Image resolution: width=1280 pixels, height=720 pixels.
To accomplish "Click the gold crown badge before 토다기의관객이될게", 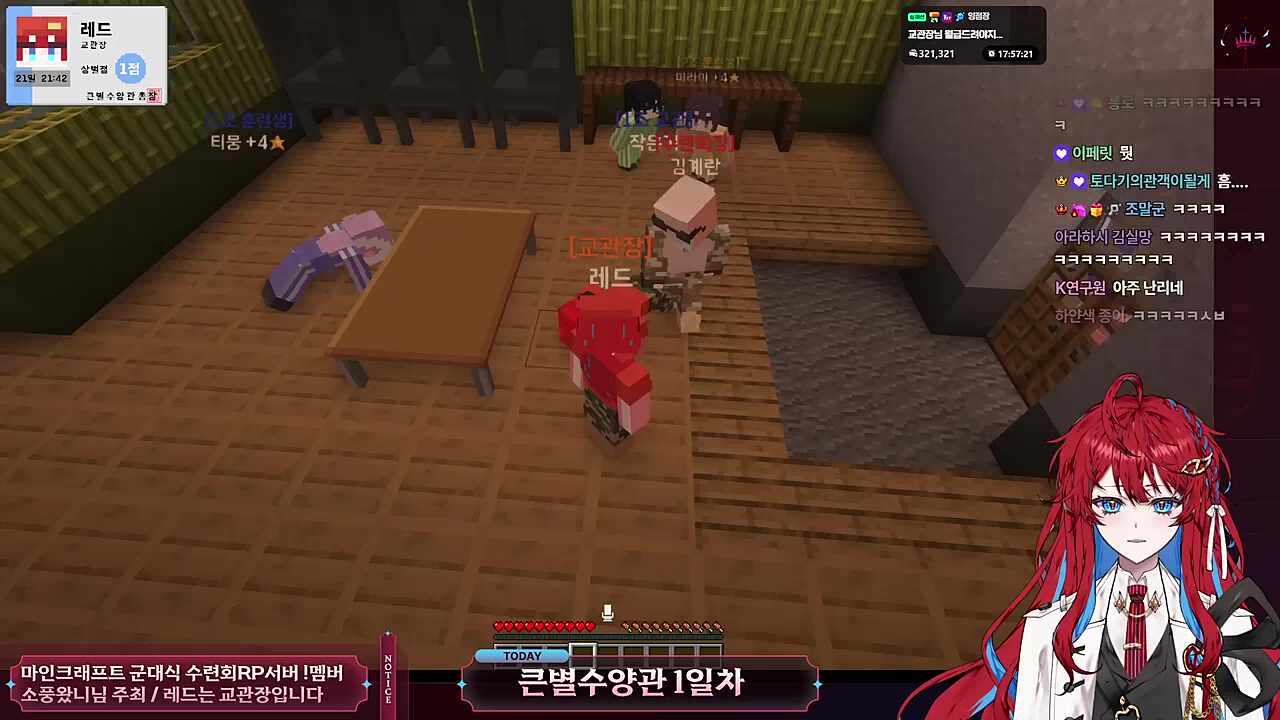I will (x=1062, y=181).
